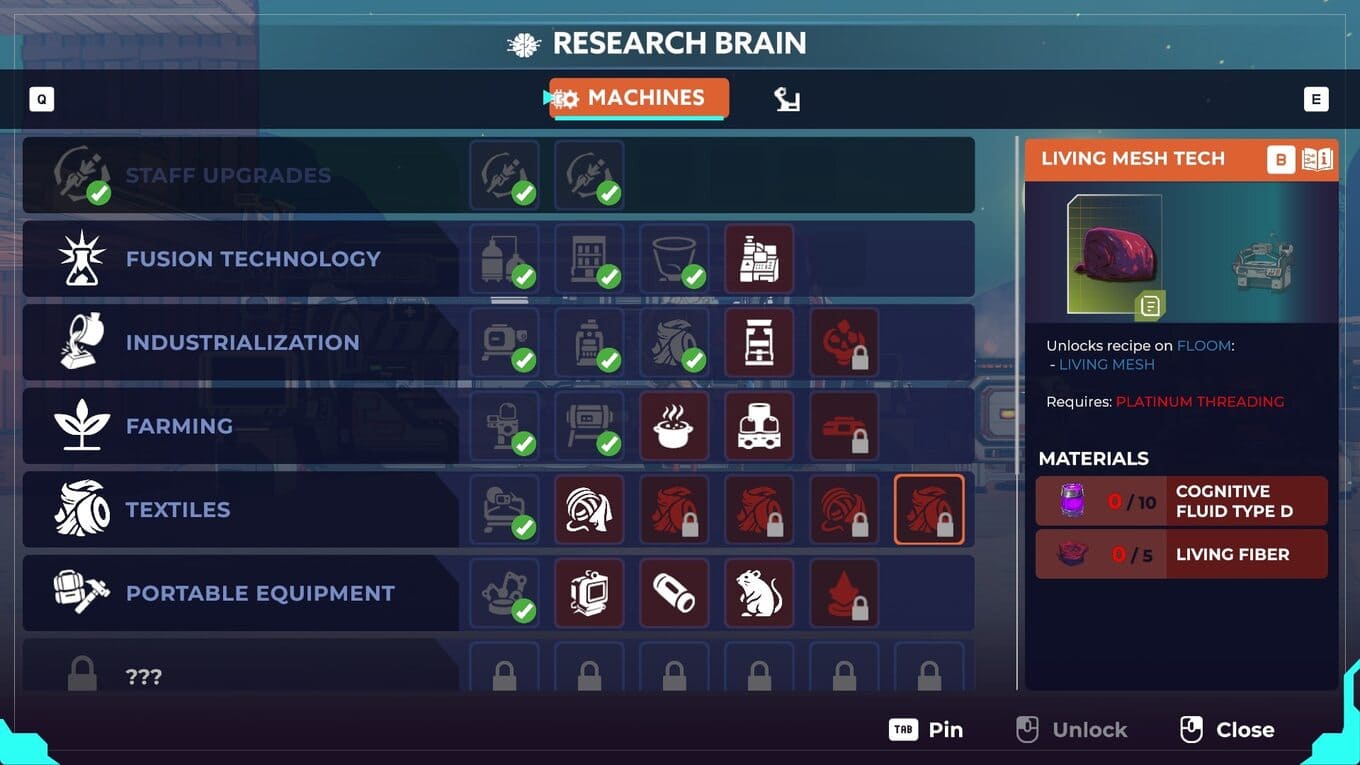Choose the Textiles fabric roll research icon
Screen dimensions: 1360x765
(588, 510)
